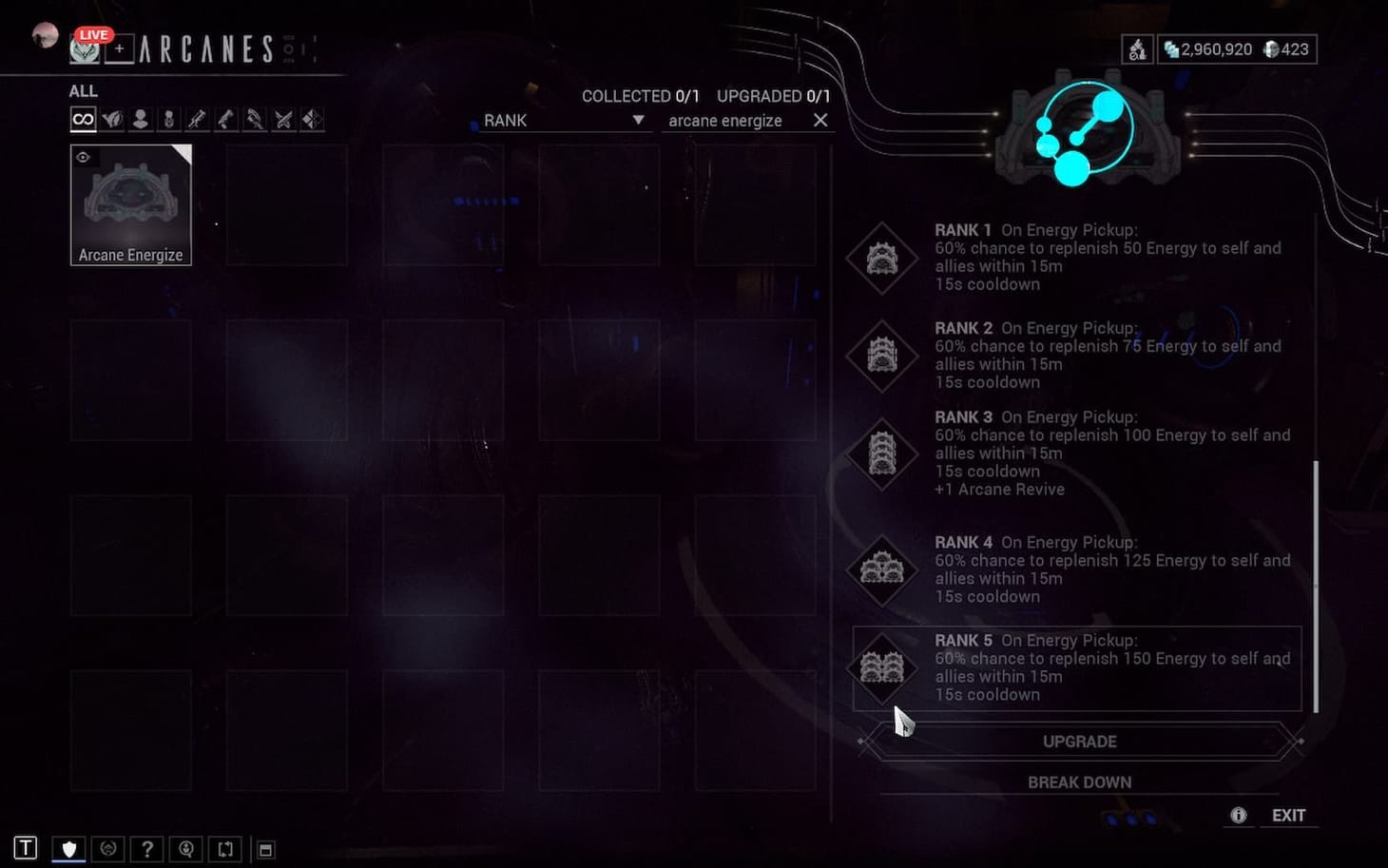
Task: Switch to the ALL category tab
Action: click(83, 90)
